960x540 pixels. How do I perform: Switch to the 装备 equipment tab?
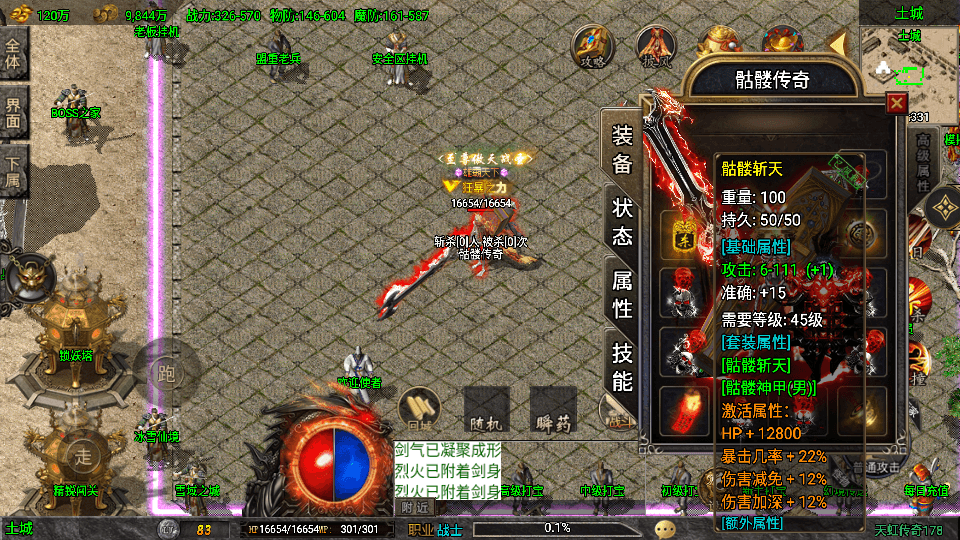622,150
